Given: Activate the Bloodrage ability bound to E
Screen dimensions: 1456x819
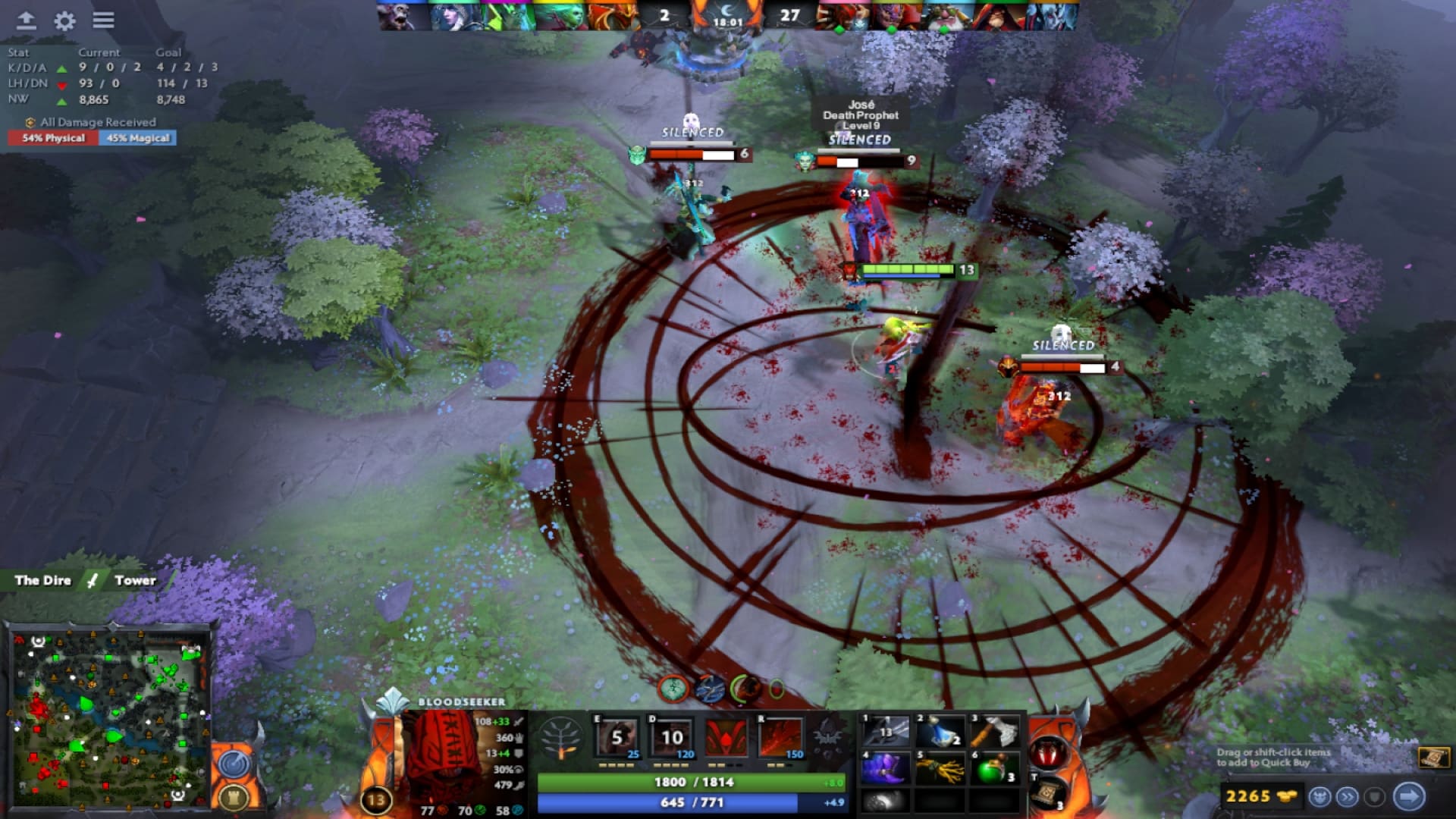Looking at the screenshot, I should [x=616, y=737].
